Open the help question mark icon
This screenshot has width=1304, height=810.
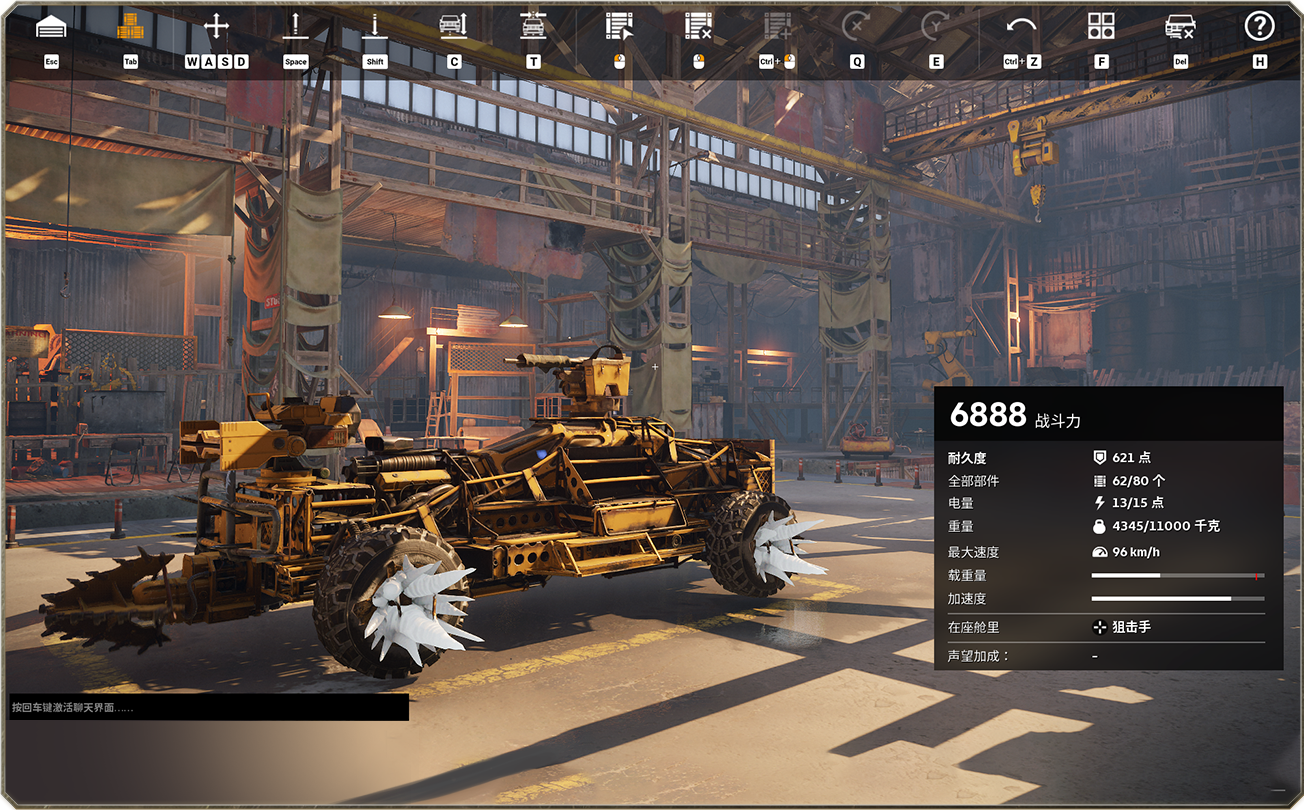click(x=1259, y=27)
